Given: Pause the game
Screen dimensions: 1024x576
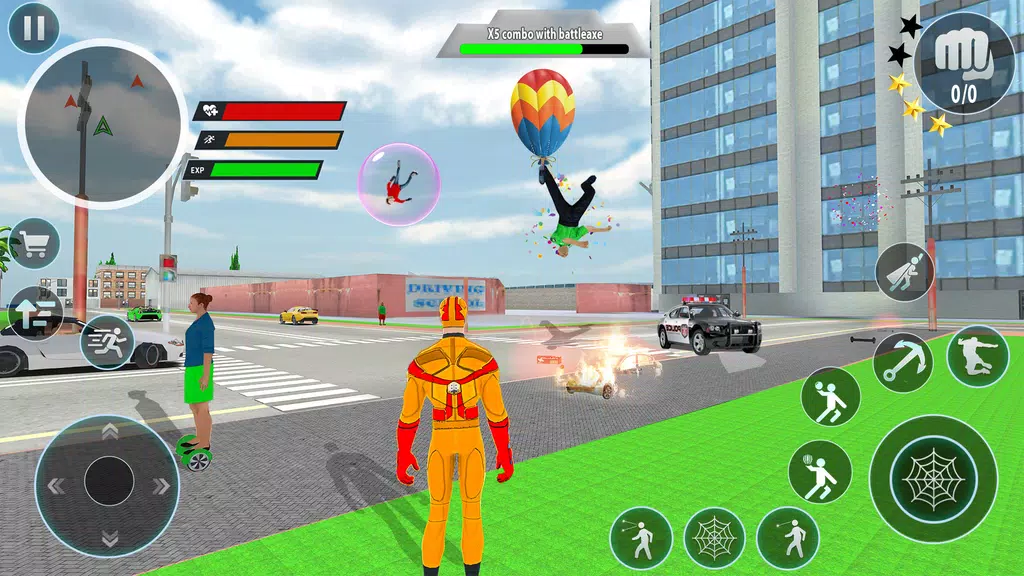Looking at the screenshot, I should point(33,28).
